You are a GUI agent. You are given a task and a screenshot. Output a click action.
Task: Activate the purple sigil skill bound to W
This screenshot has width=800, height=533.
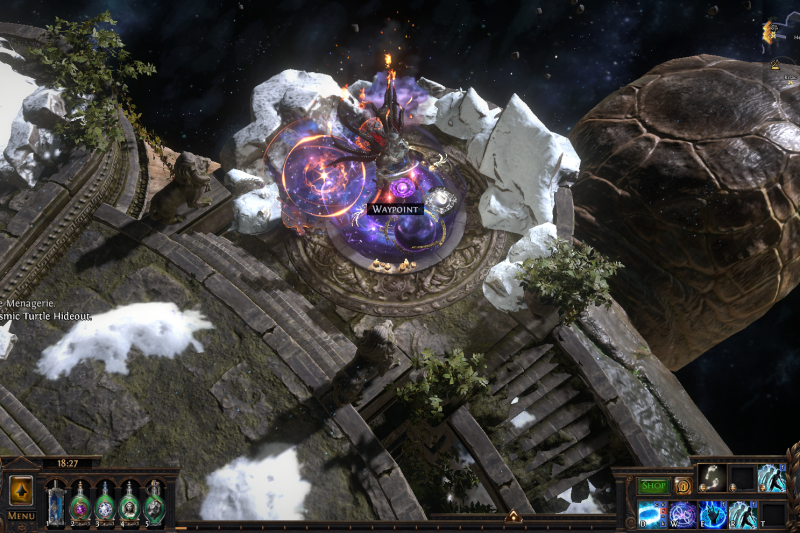click(682, 514)
